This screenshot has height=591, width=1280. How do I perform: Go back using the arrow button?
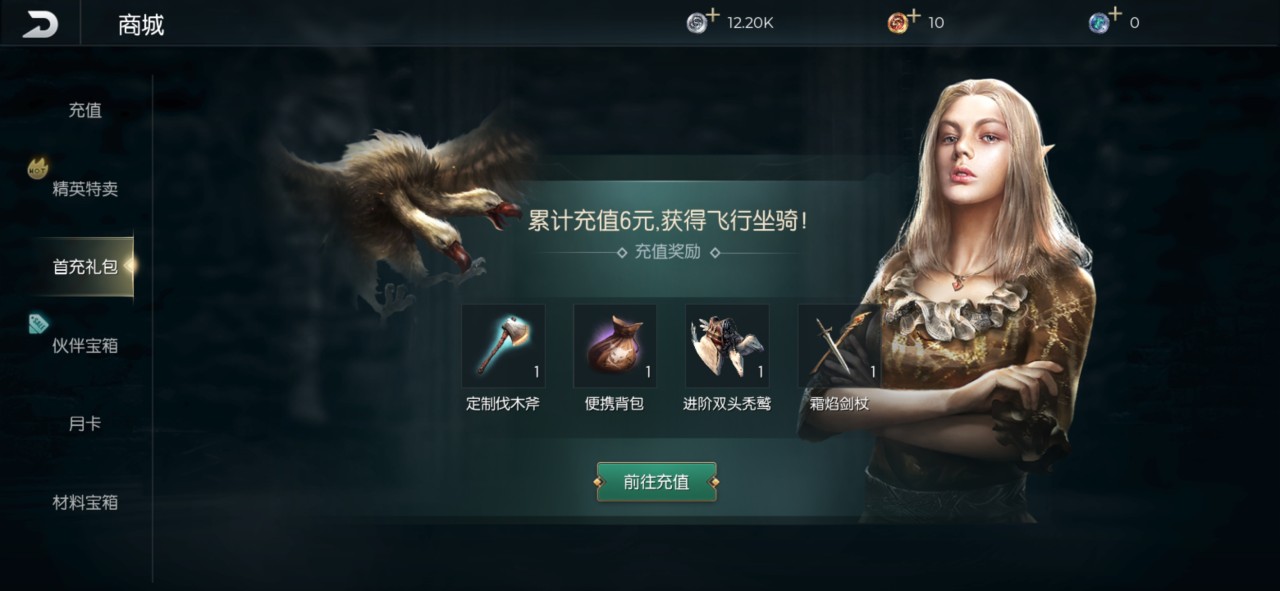tap(40, 24)
